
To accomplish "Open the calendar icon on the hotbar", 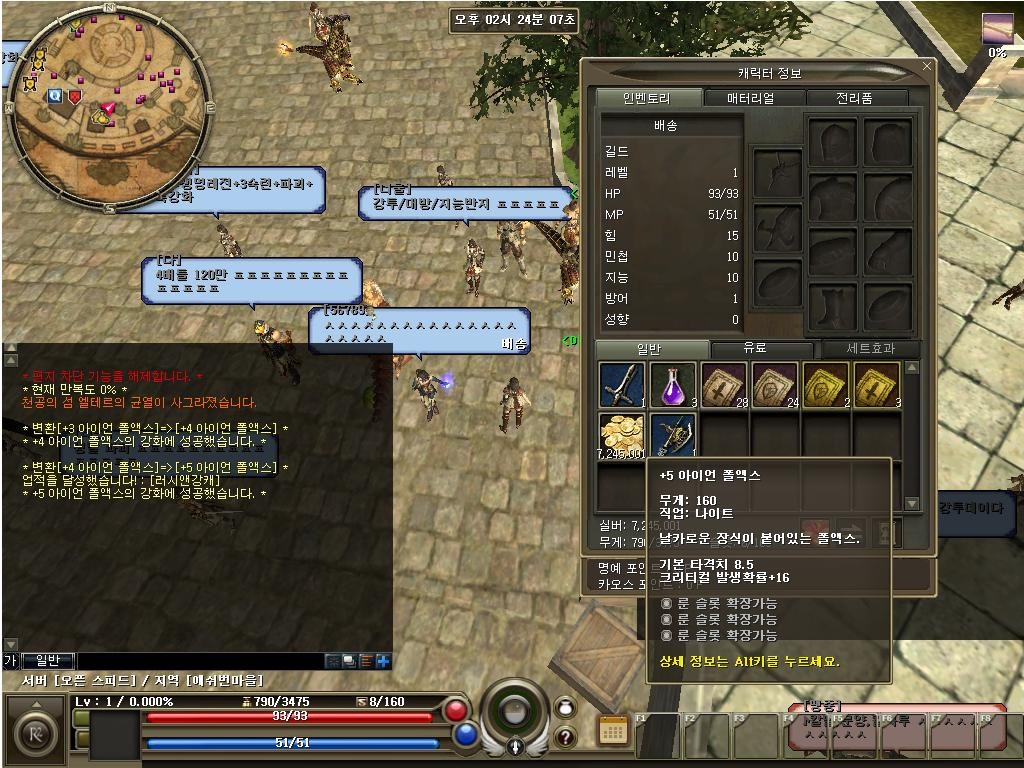I will pos(613,730).
